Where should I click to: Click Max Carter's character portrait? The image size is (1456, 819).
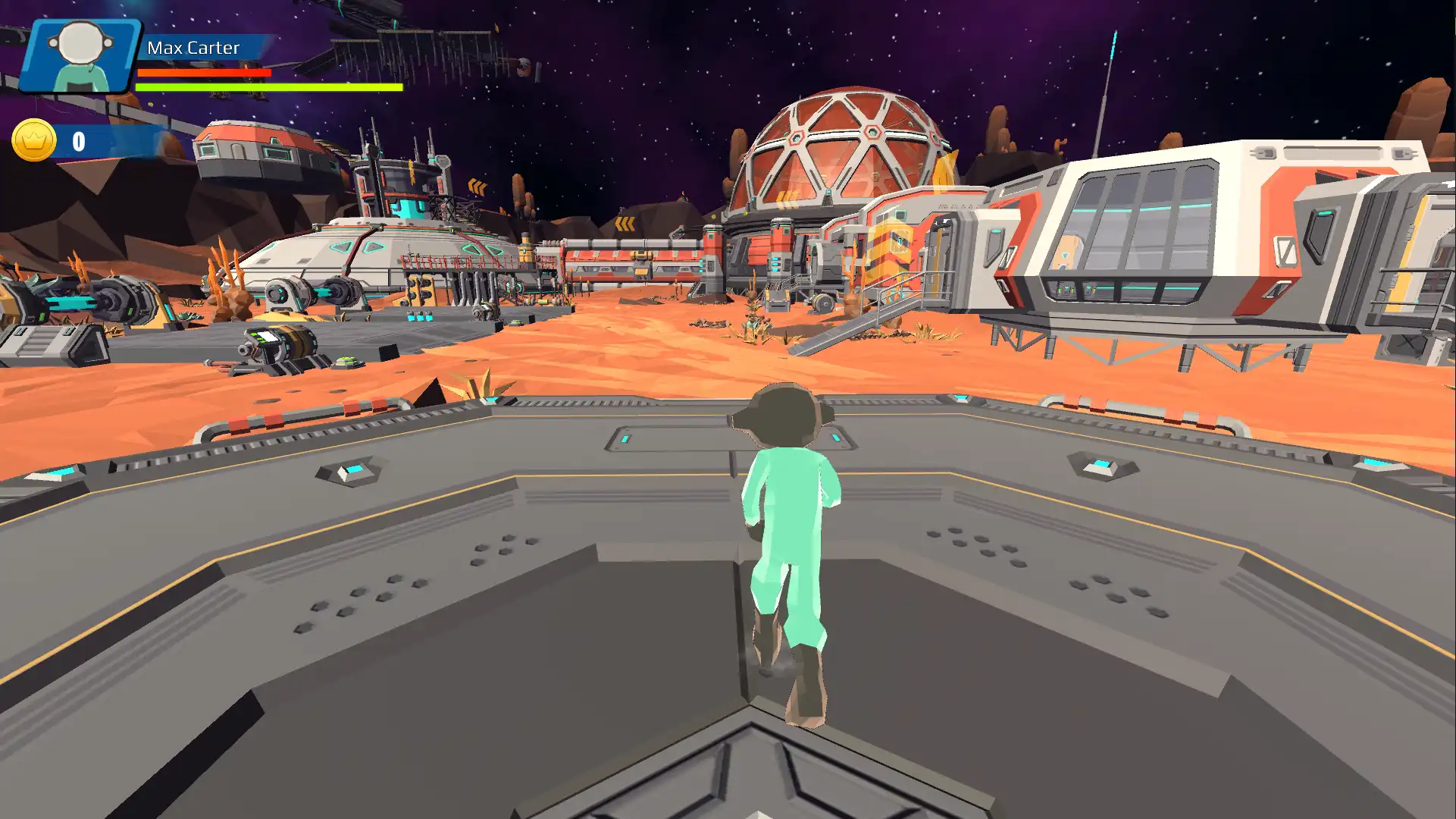pyautogui.click(x=80, y=56)
